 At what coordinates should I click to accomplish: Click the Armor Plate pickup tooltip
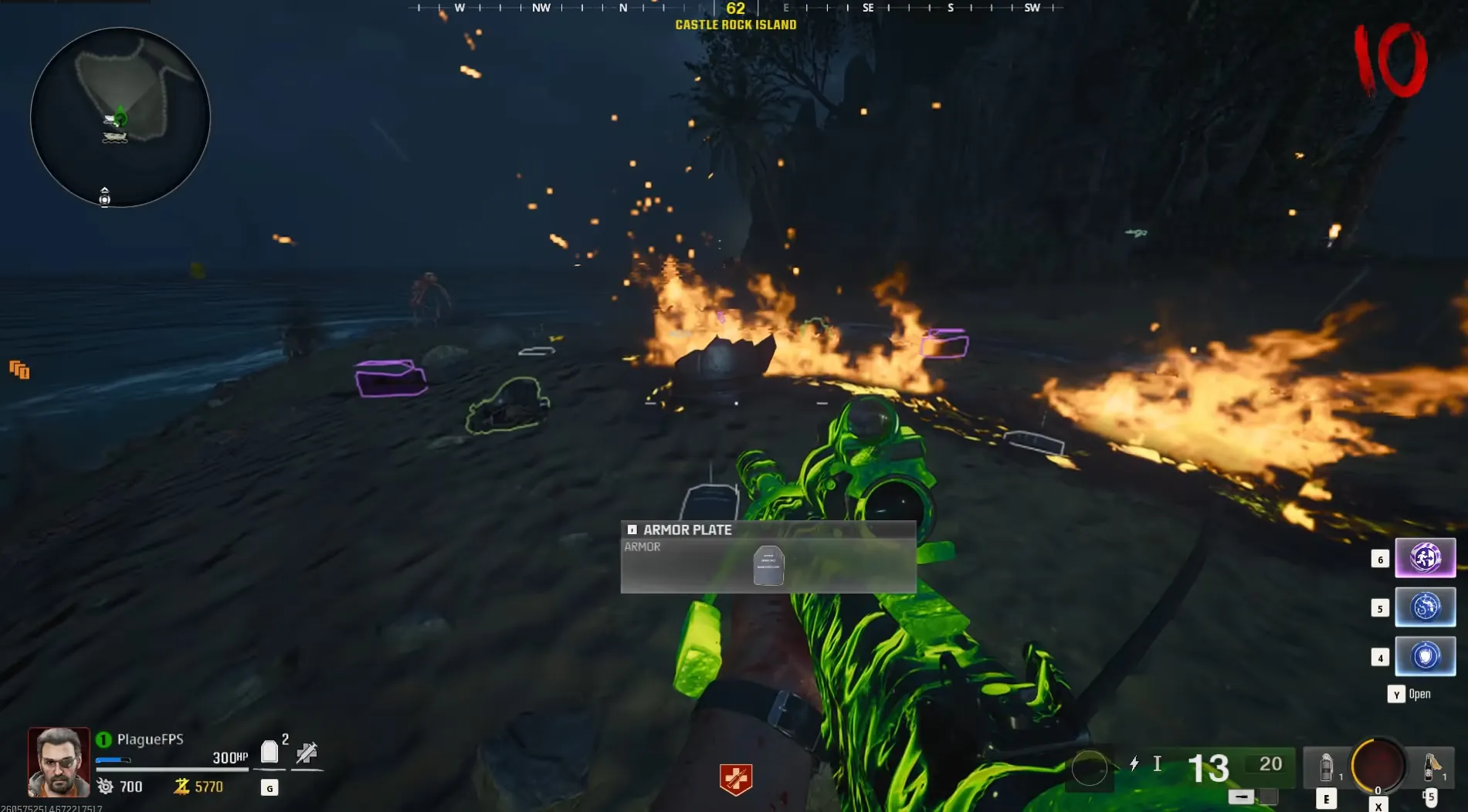click(x=768, y=557)
